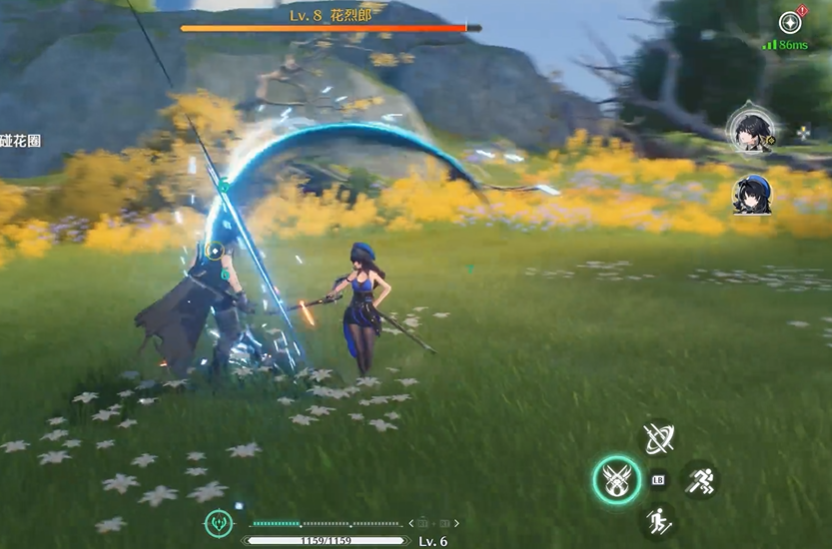
Task: Activate the glowing crossed-blades attack skill
Action: point(615,480)
